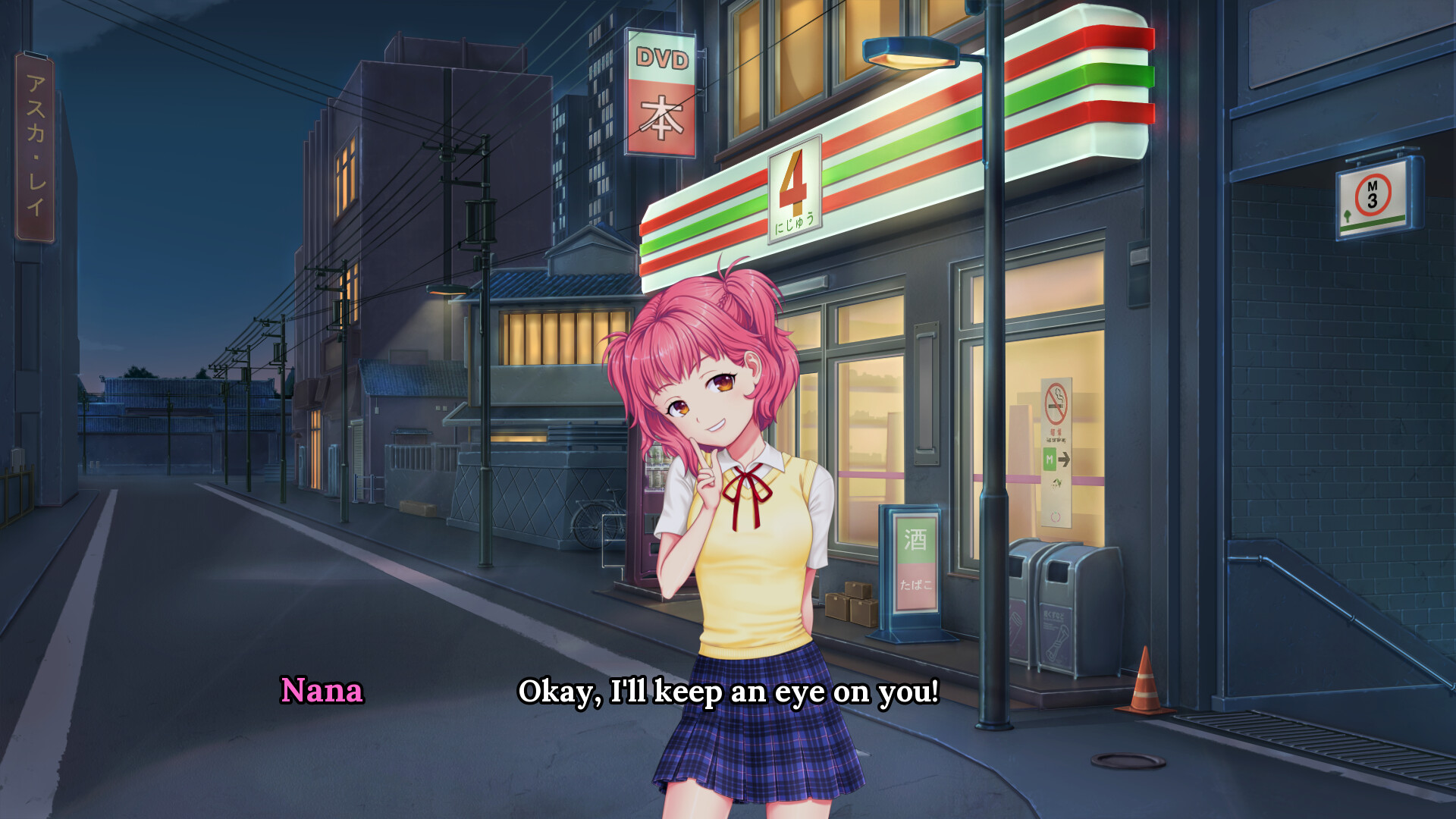The image size is (1456, 819).
Task: Click the dialogue text to advance
Action: tap(728, 691)
